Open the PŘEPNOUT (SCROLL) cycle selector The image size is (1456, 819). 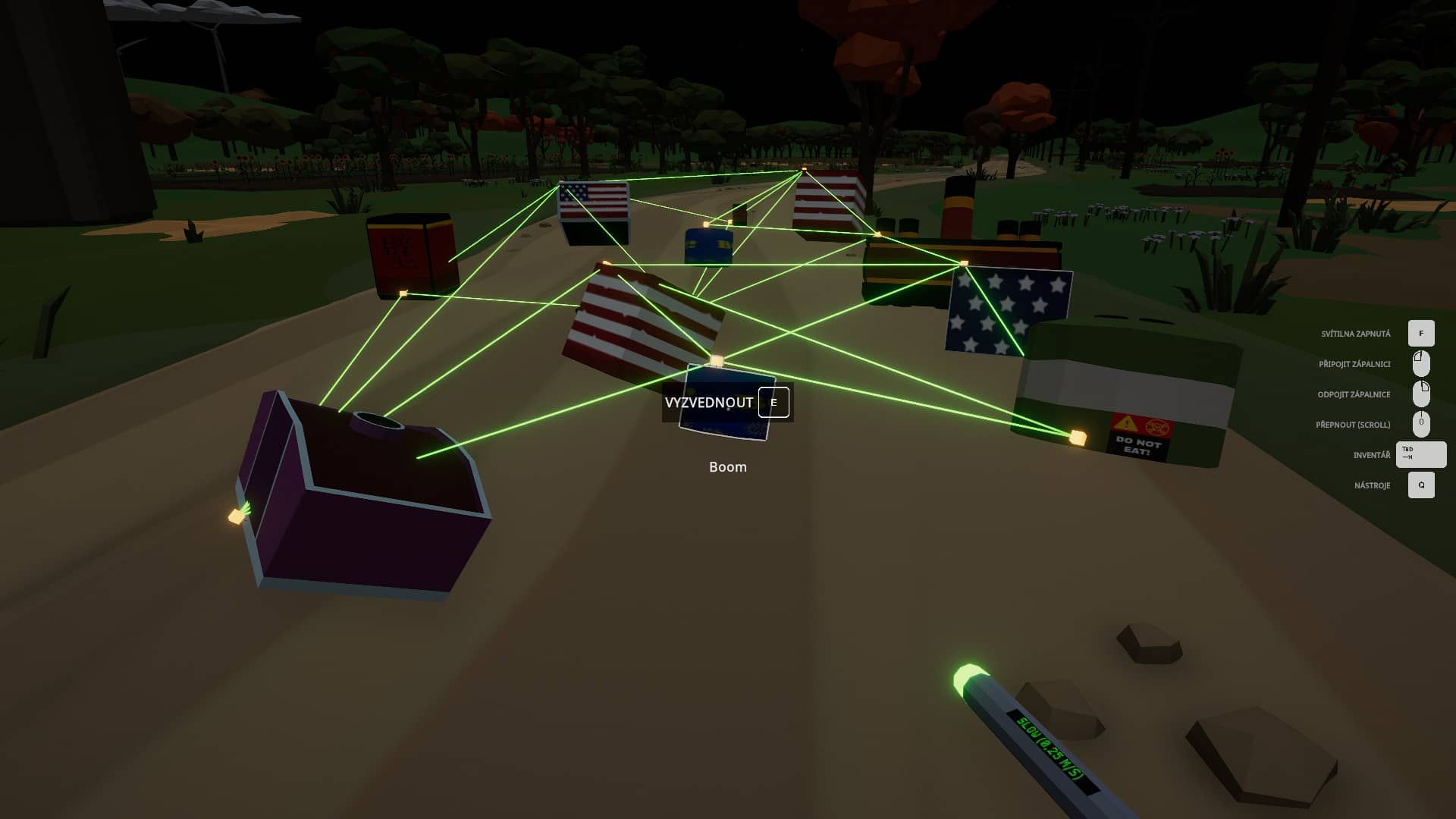coord(1351,424)
